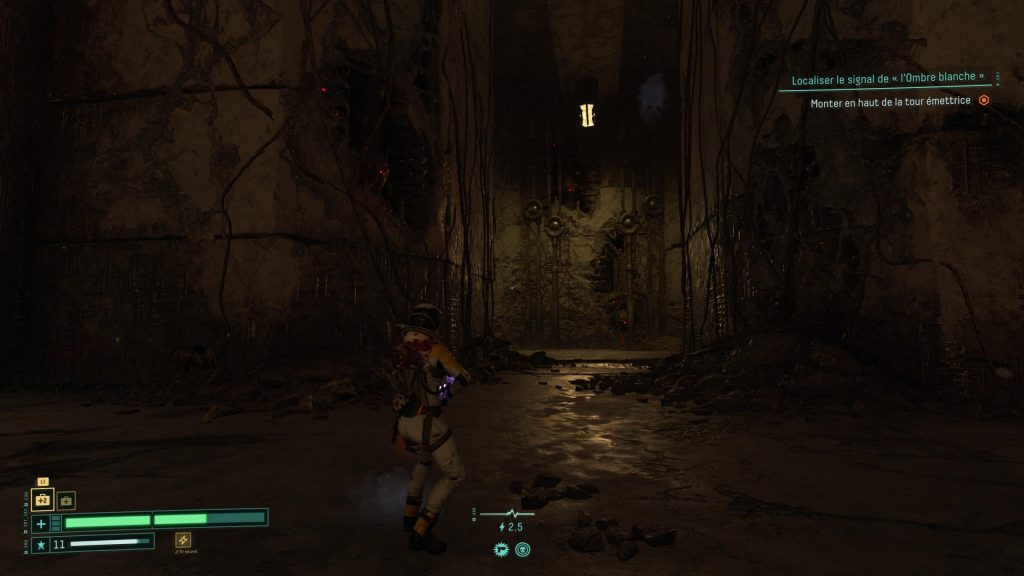Screen dimensions: 1024x576
Task: Click the orange hexagon objective marker icon
Action: coord(984,100)
